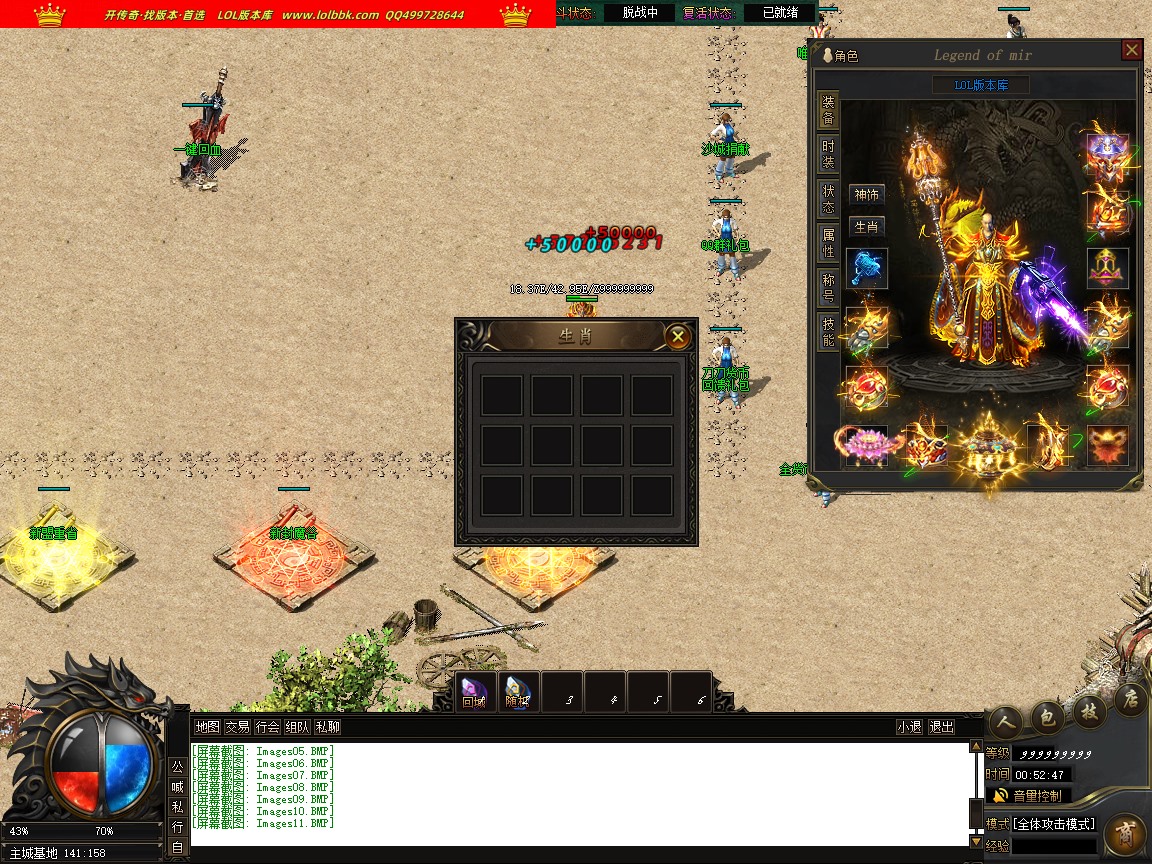The width and height of the screenshot is (1152, 864).
Task: Click the 退出 exit button
Action: tap(941, 727)
